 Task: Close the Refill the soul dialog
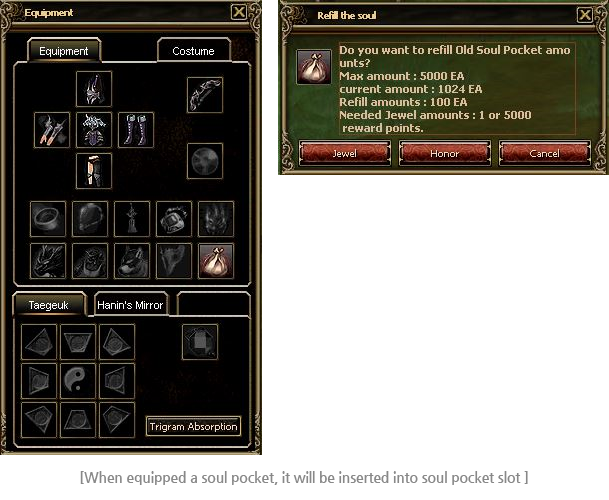pyautogui.click(x=584, y=15)
